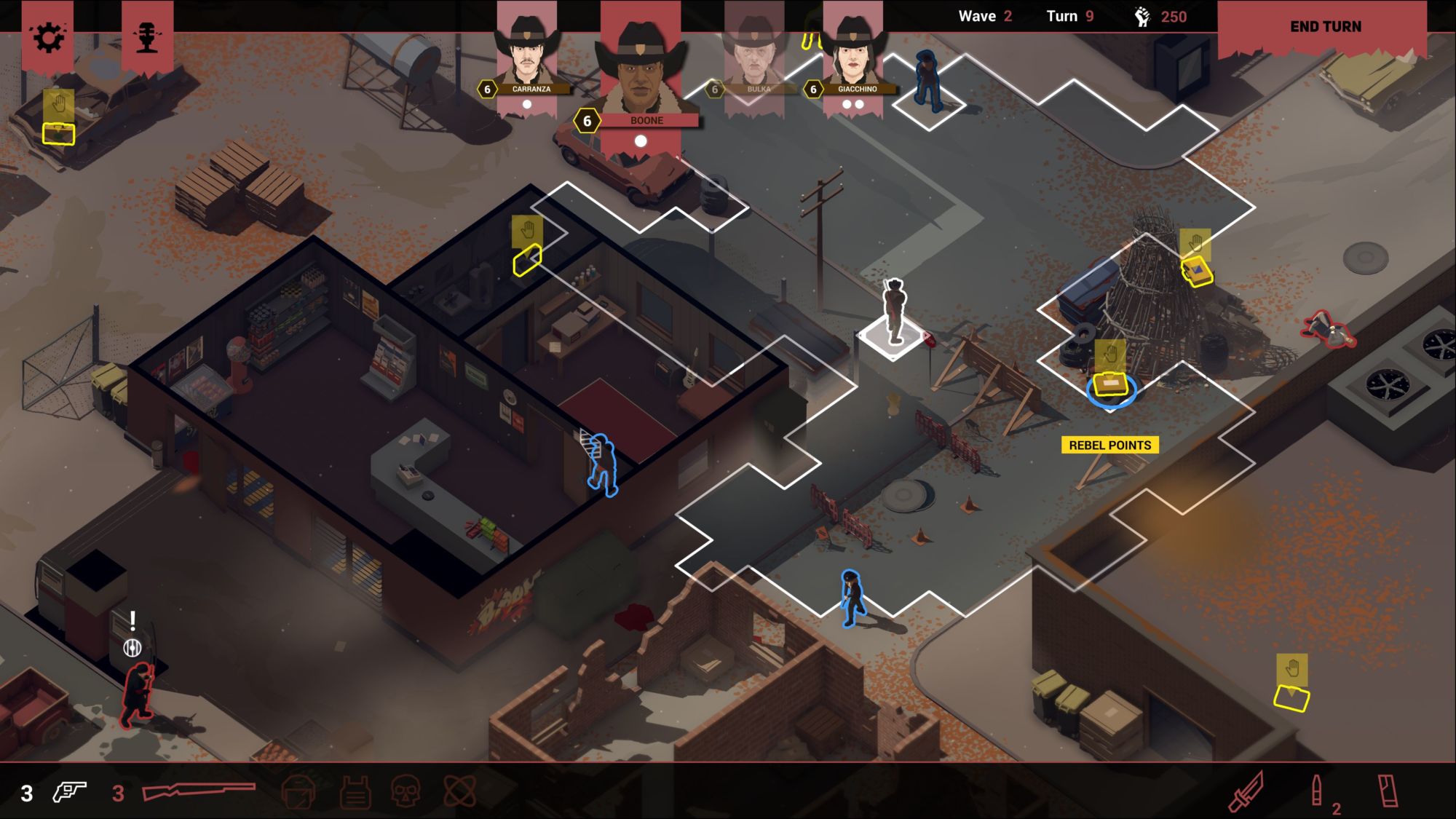Click the Rebel Points supply crate marker
Viewport: 1456px width, 819px height.
coord(1110,385)
